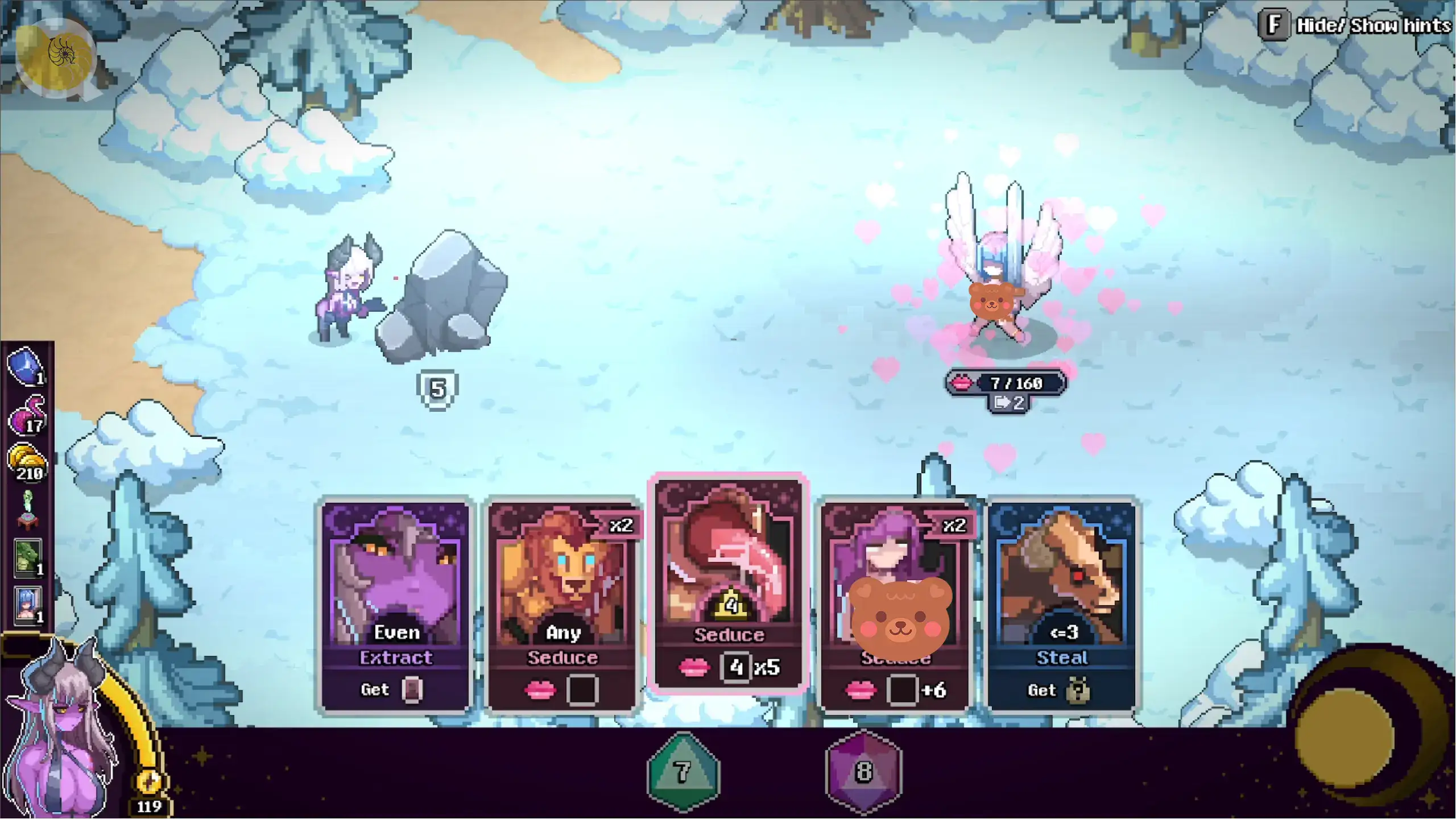Click the blue crystal gem icon
The width and height of the screenshot is (1456, 819).
click(26, 366)
